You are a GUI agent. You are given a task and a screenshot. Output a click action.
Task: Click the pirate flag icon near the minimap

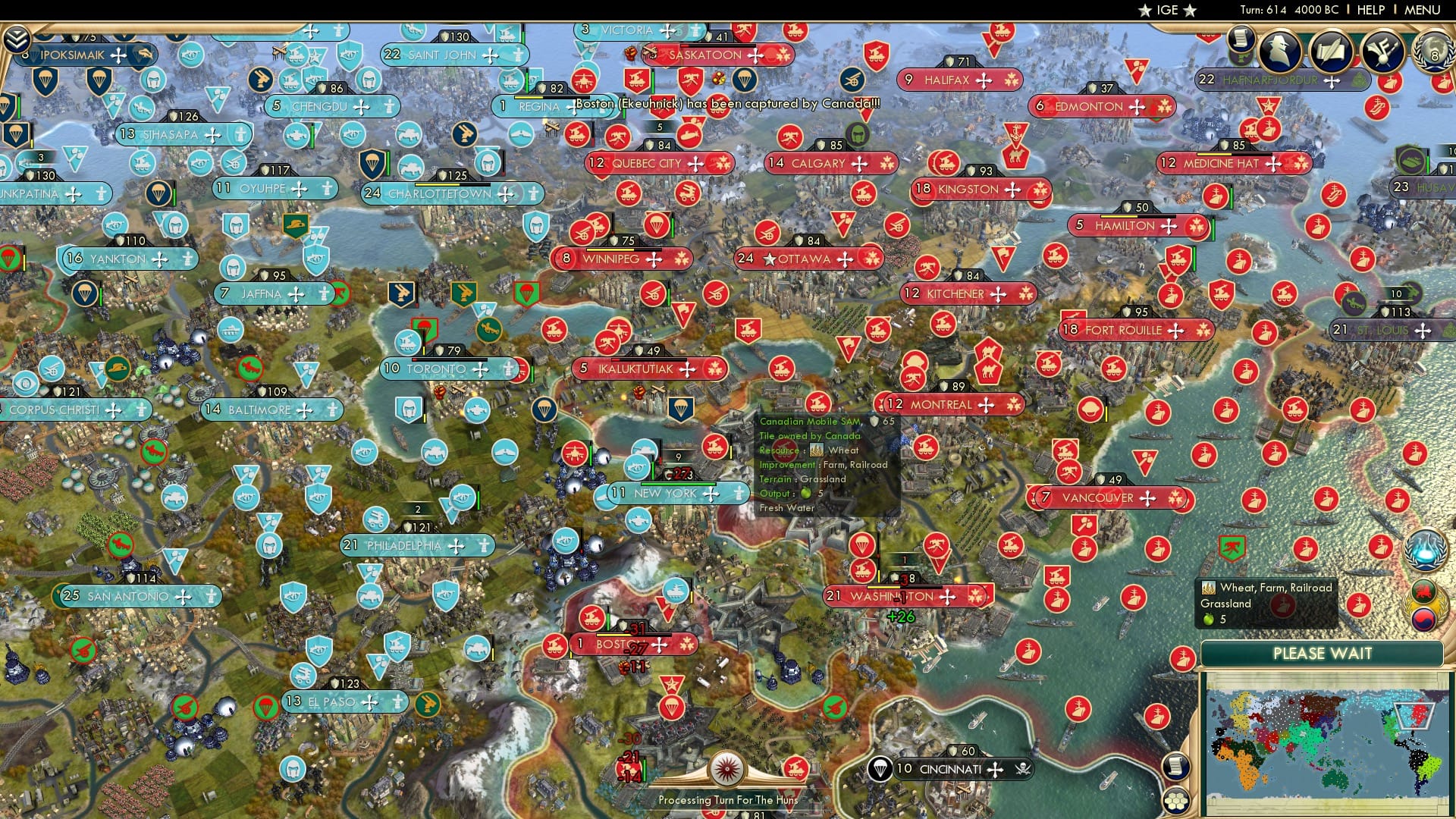pyautogui.click(x=1022, y=770)
